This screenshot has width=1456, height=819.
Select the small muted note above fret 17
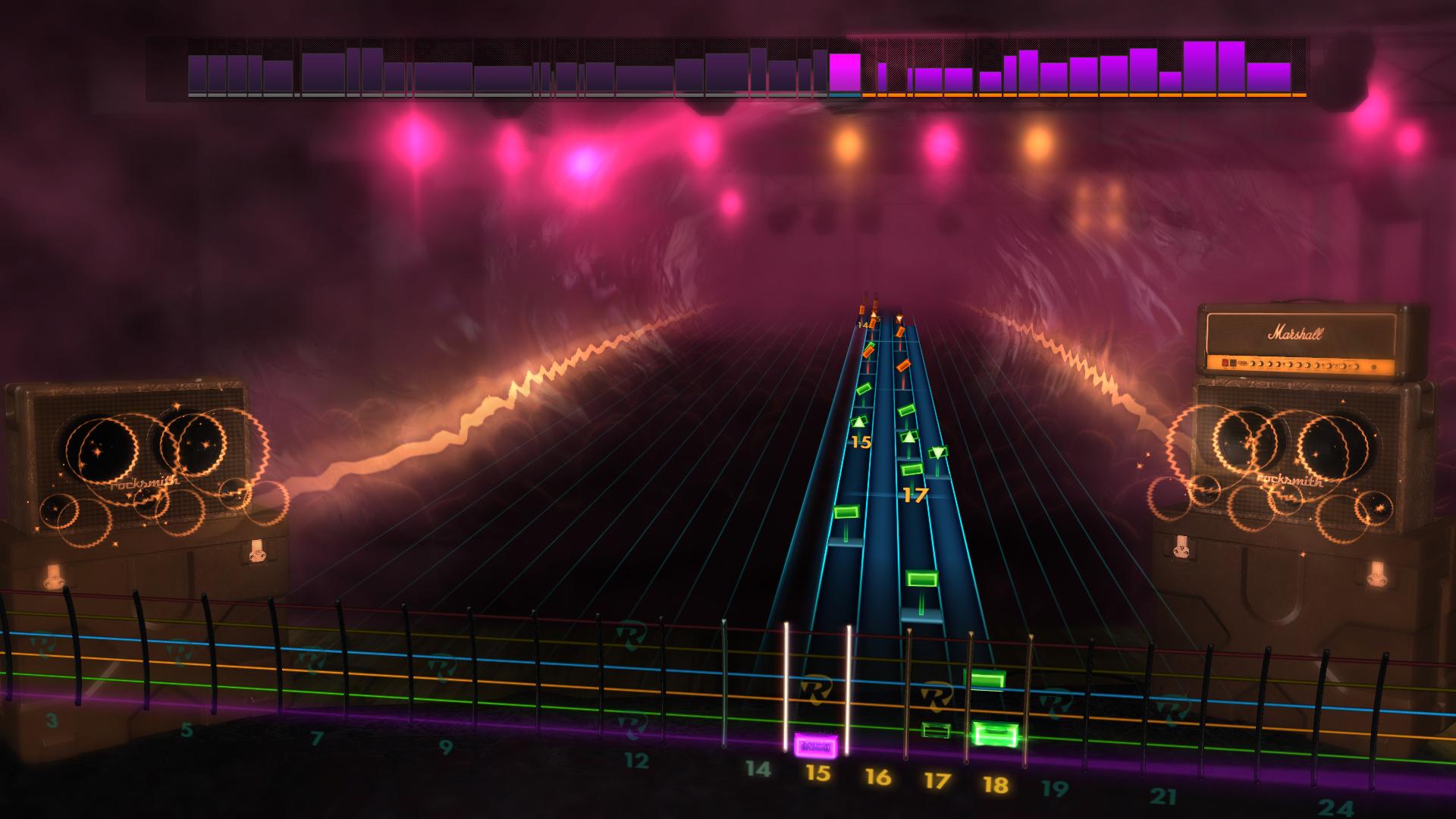coord(935,730)
